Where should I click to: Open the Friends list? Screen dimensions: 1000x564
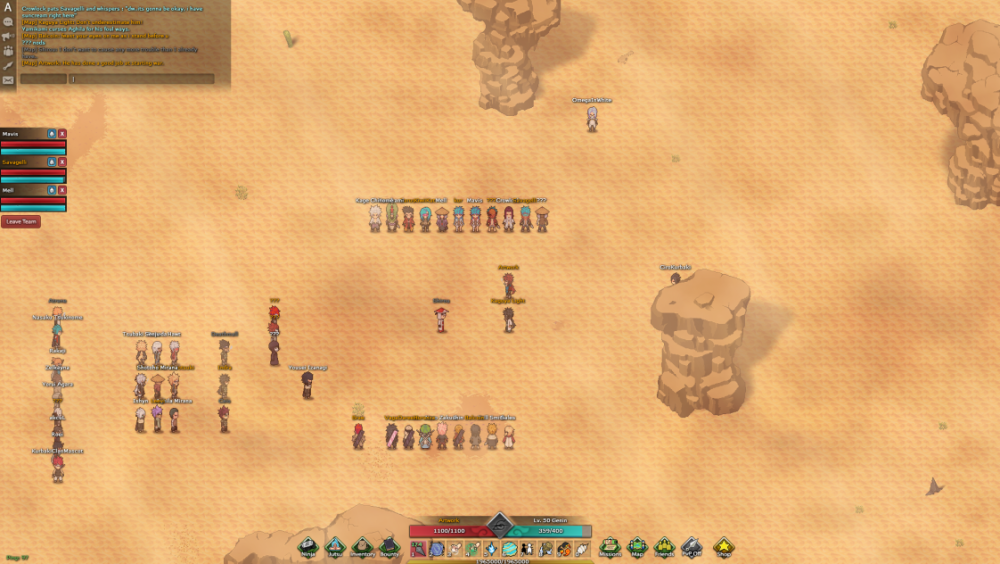664,546
